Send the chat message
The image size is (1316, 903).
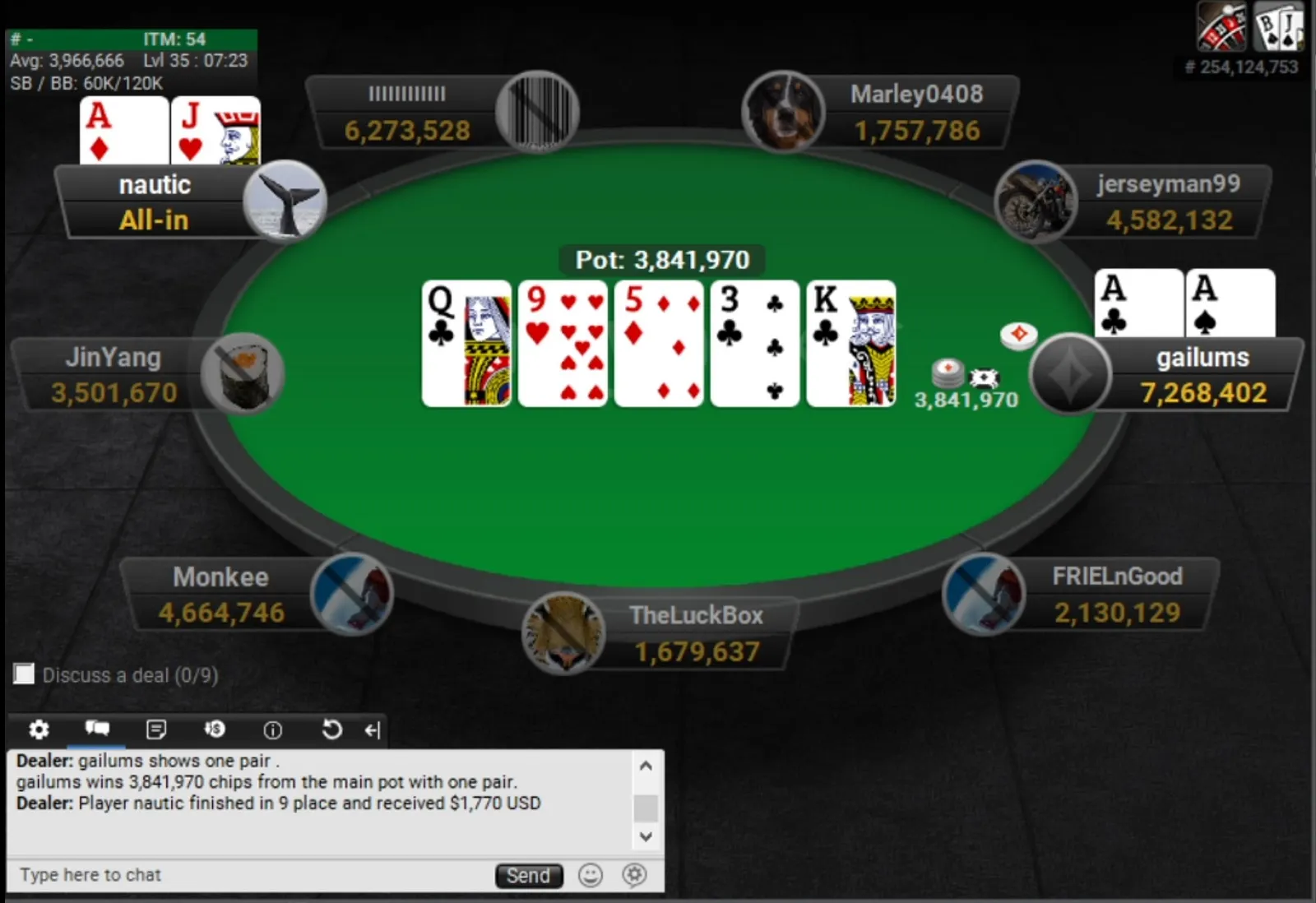tap(528, 875)
